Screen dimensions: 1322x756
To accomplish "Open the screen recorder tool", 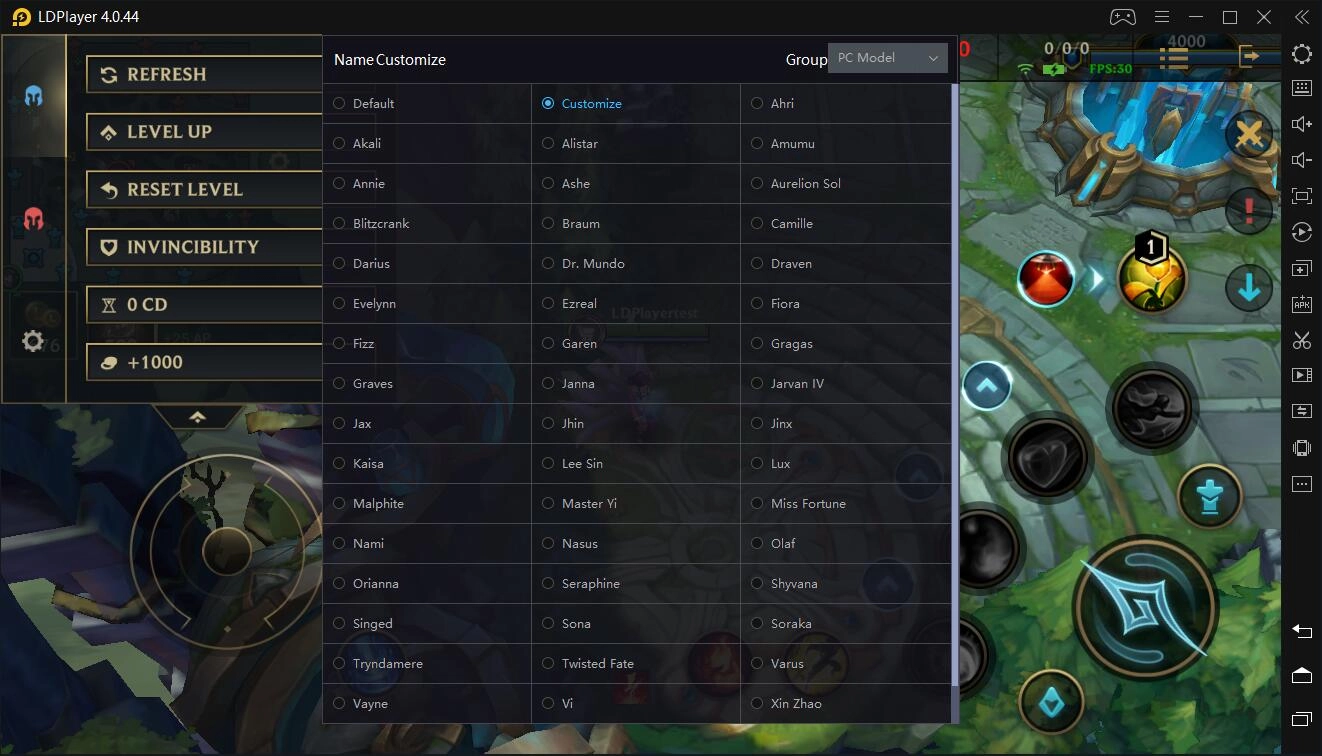I will (x=1301, y=374).
